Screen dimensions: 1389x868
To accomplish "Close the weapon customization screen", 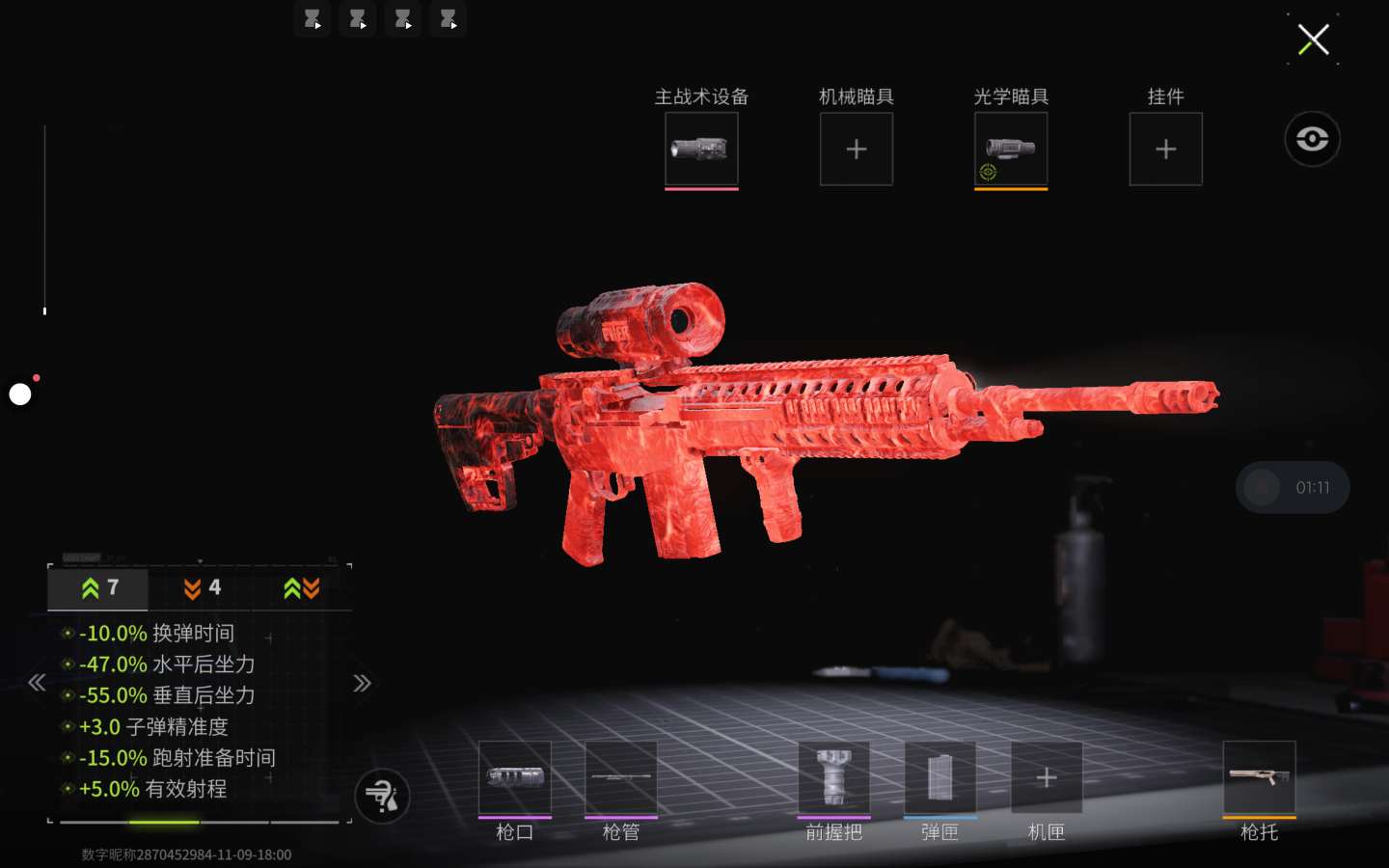I will coord(1313,41).
